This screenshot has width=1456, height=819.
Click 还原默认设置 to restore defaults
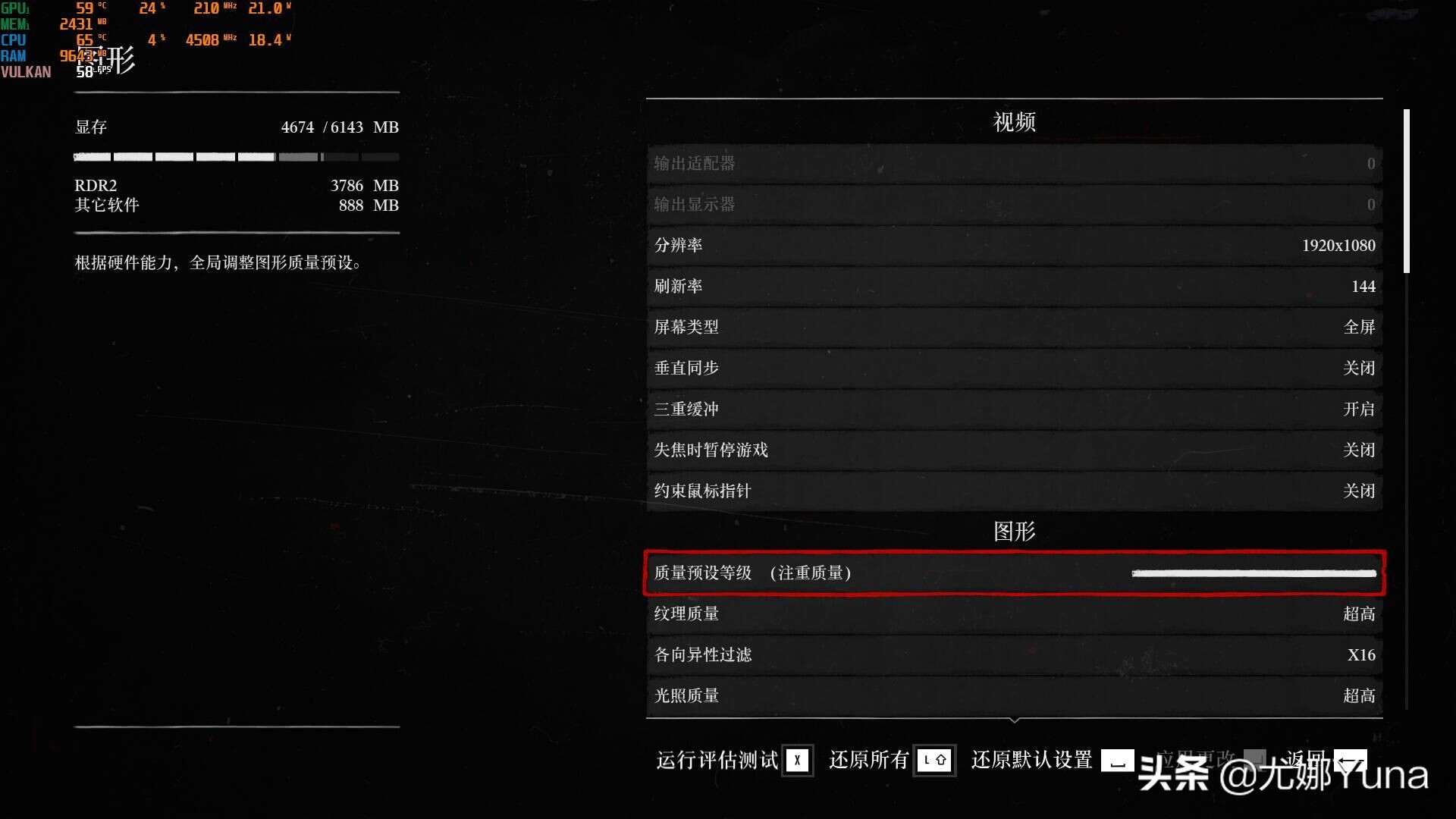coord(1031,761)
